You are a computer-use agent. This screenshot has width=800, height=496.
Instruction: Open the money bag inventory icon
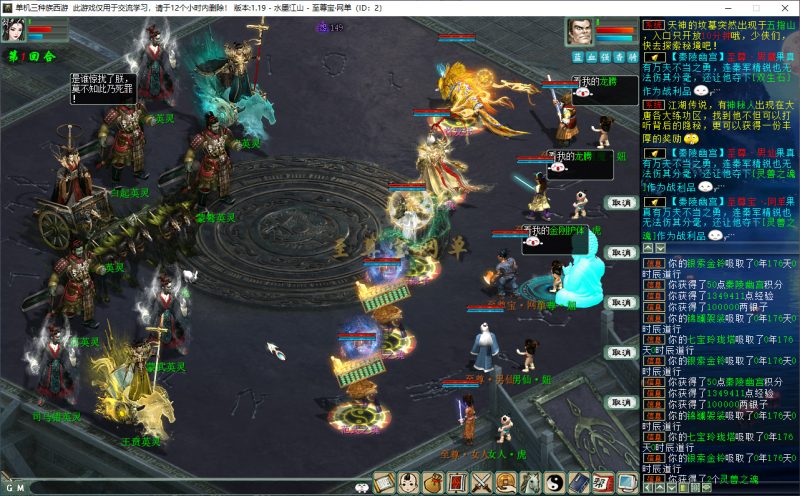(x=433, y=482)
